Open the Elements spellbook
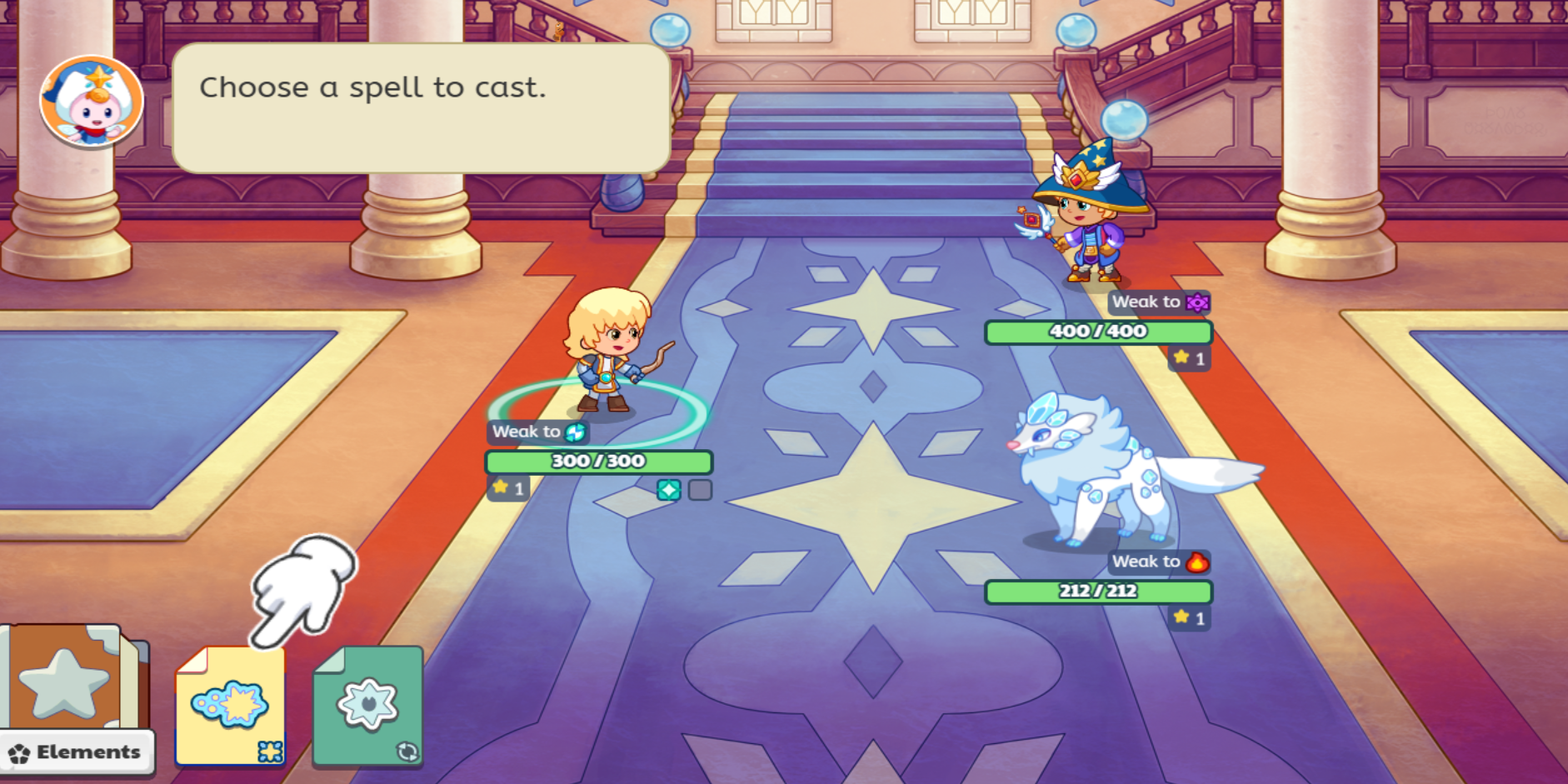Screen dimensions: 1568x784 (75, 698)
